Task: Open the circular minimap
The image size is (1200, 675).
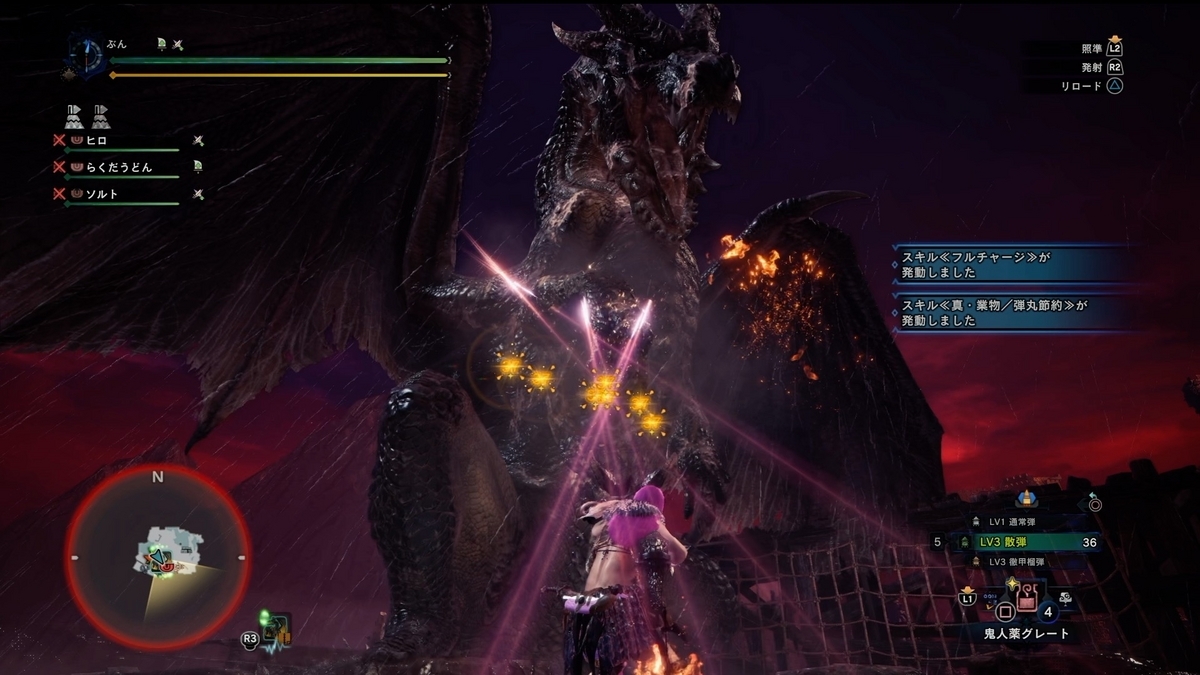Action: 158,557
